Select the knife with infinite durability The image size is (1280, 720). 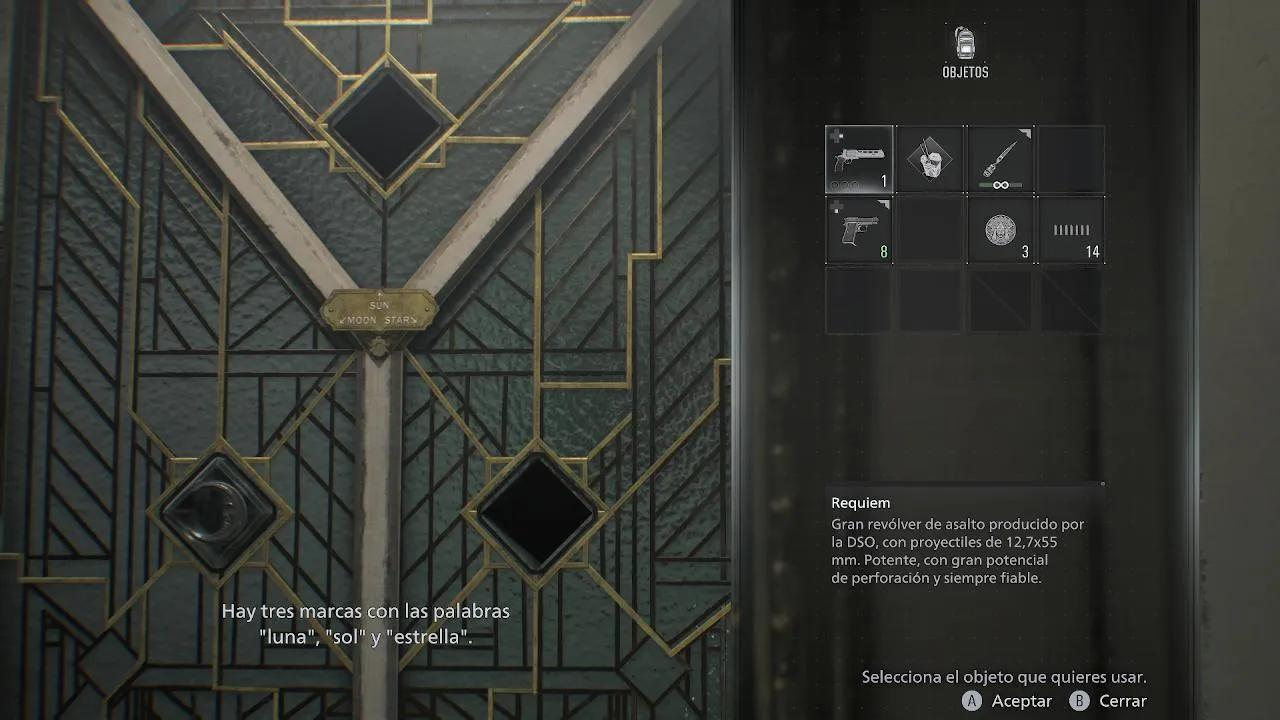click(1000, 159)
